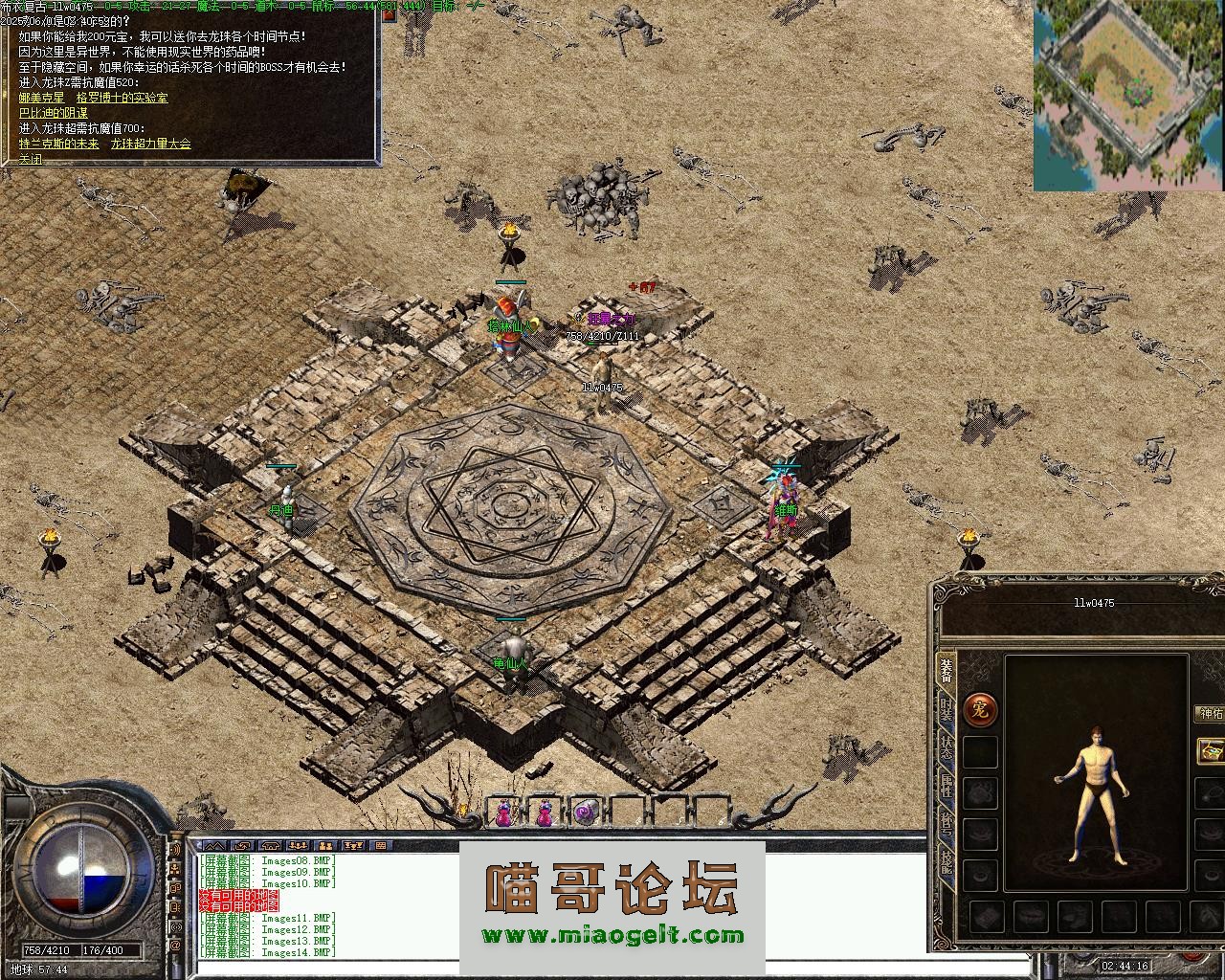Choose the 娜美克星 destination link
Image resolution: width=1225 pixels, height=980 pixels.
[x=42, y=98]
